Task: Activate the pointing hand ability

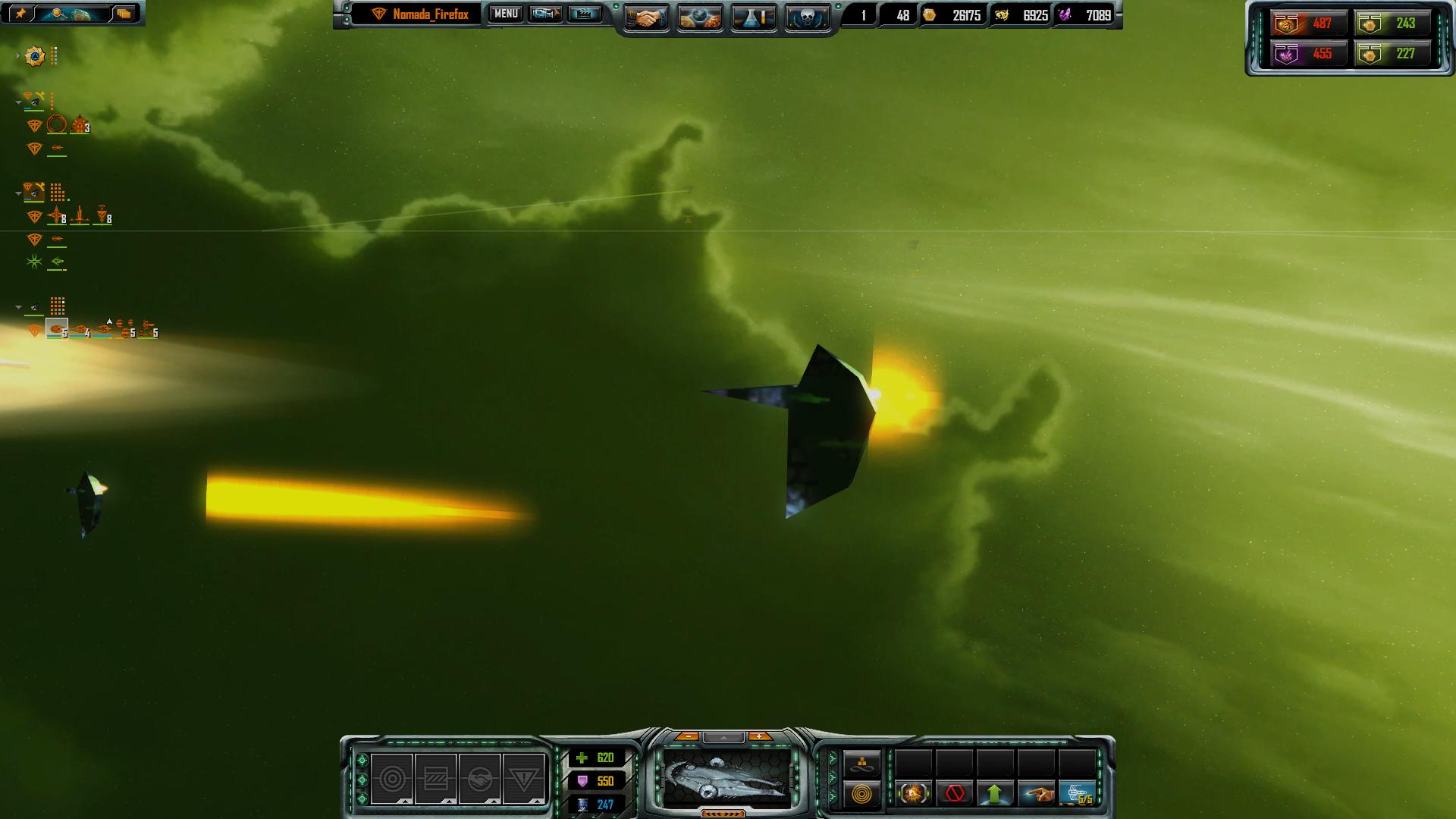Action: pyautogui.click(x=1036, y=794)
